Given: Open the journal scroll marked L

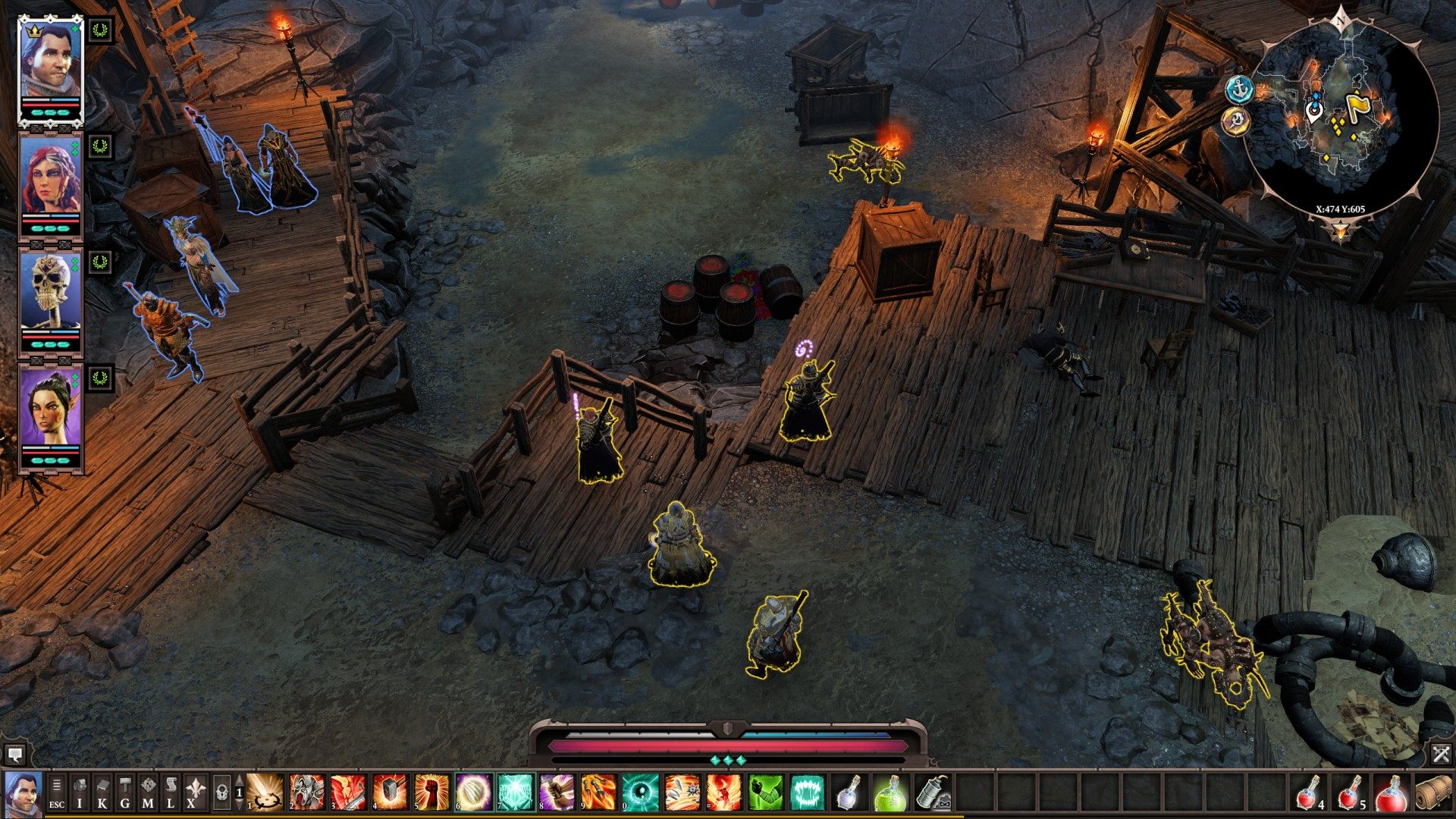Looking at the screenshot, I should pos(171,792).
